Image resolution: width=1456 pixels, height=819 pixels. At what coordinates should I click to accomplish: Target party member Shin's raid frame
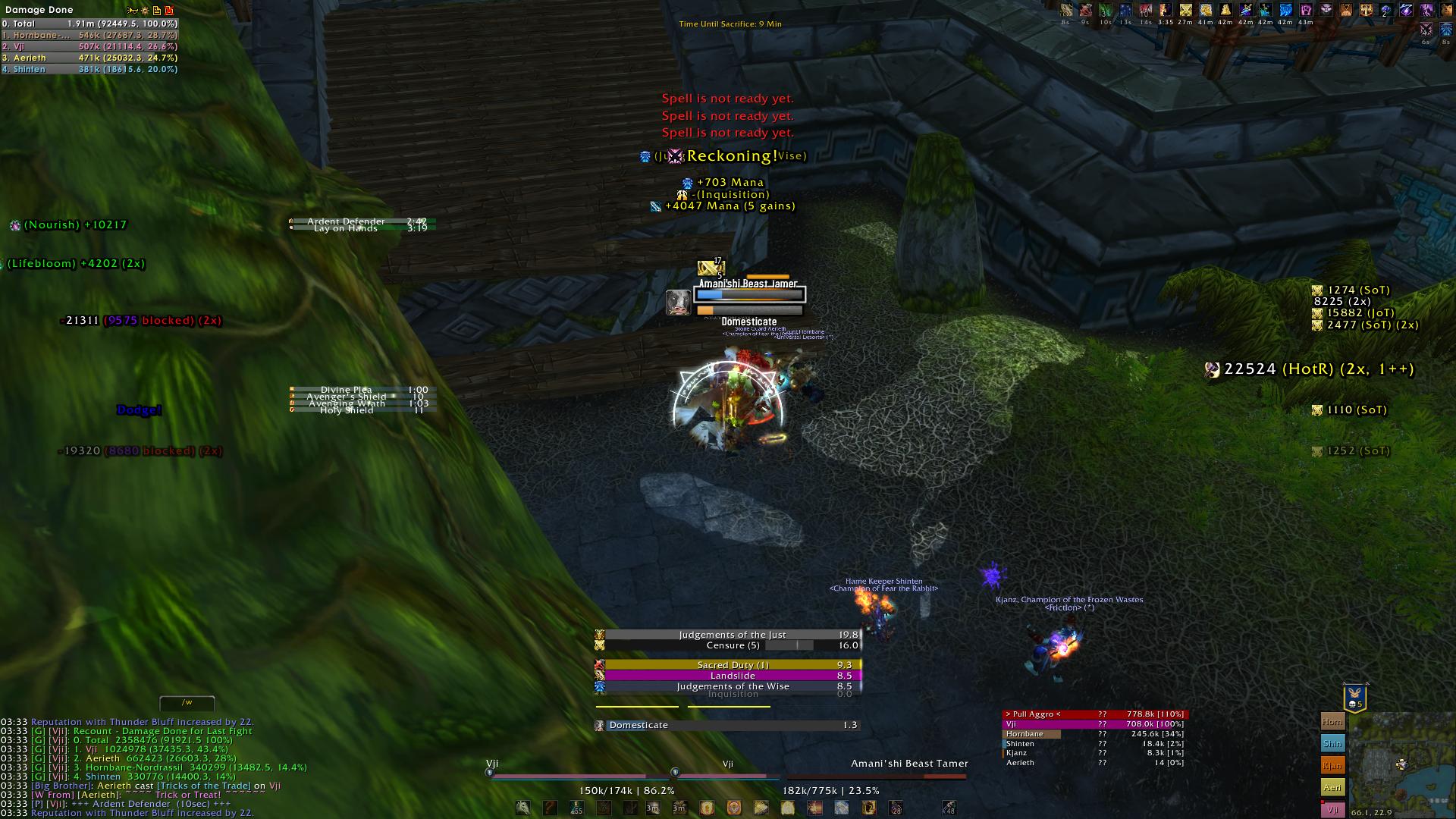pyautogui.click(x=1332, y=744)
